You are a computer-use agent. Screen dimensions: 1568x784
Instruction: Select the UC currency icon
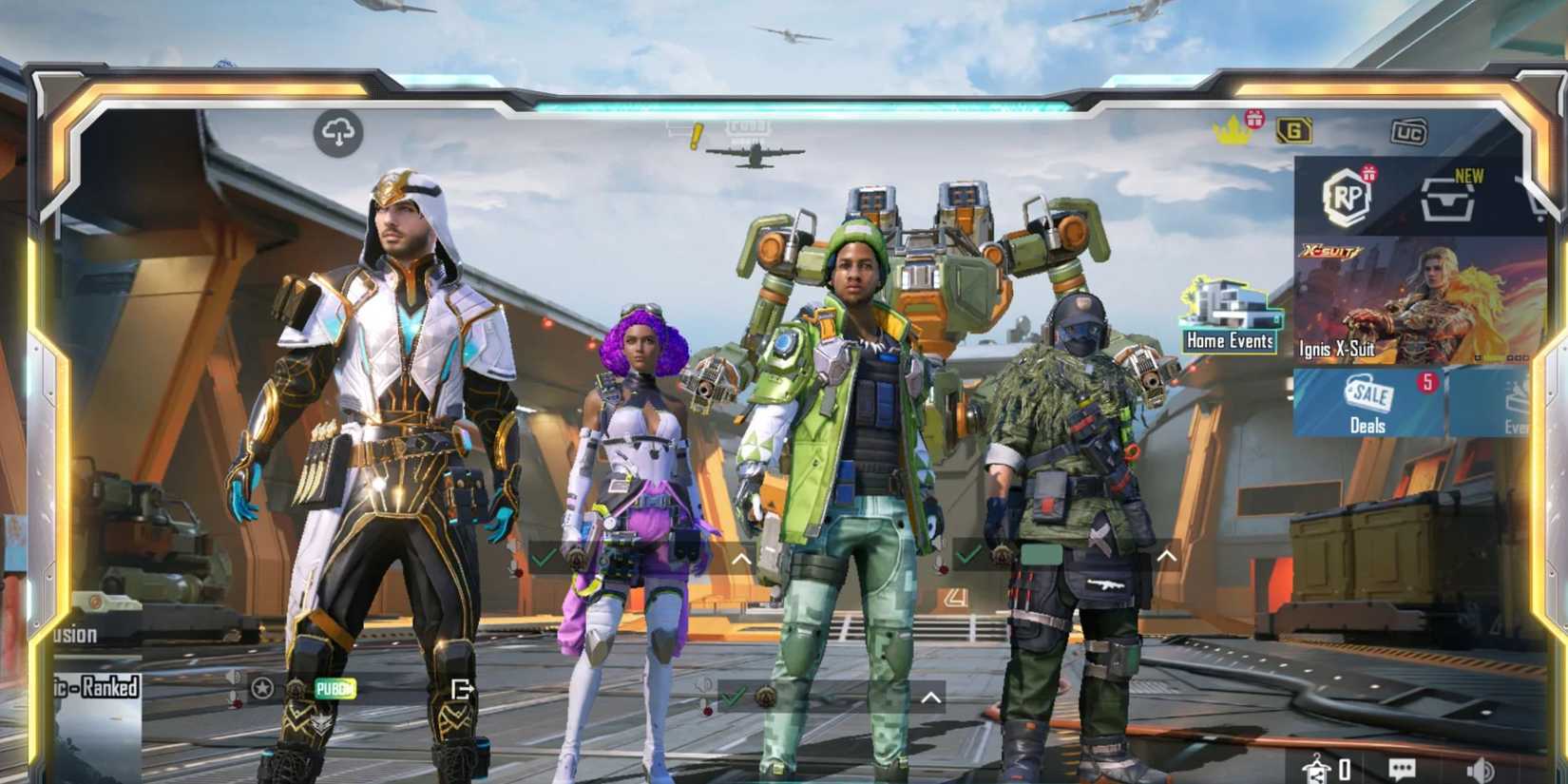point(1408,133)
